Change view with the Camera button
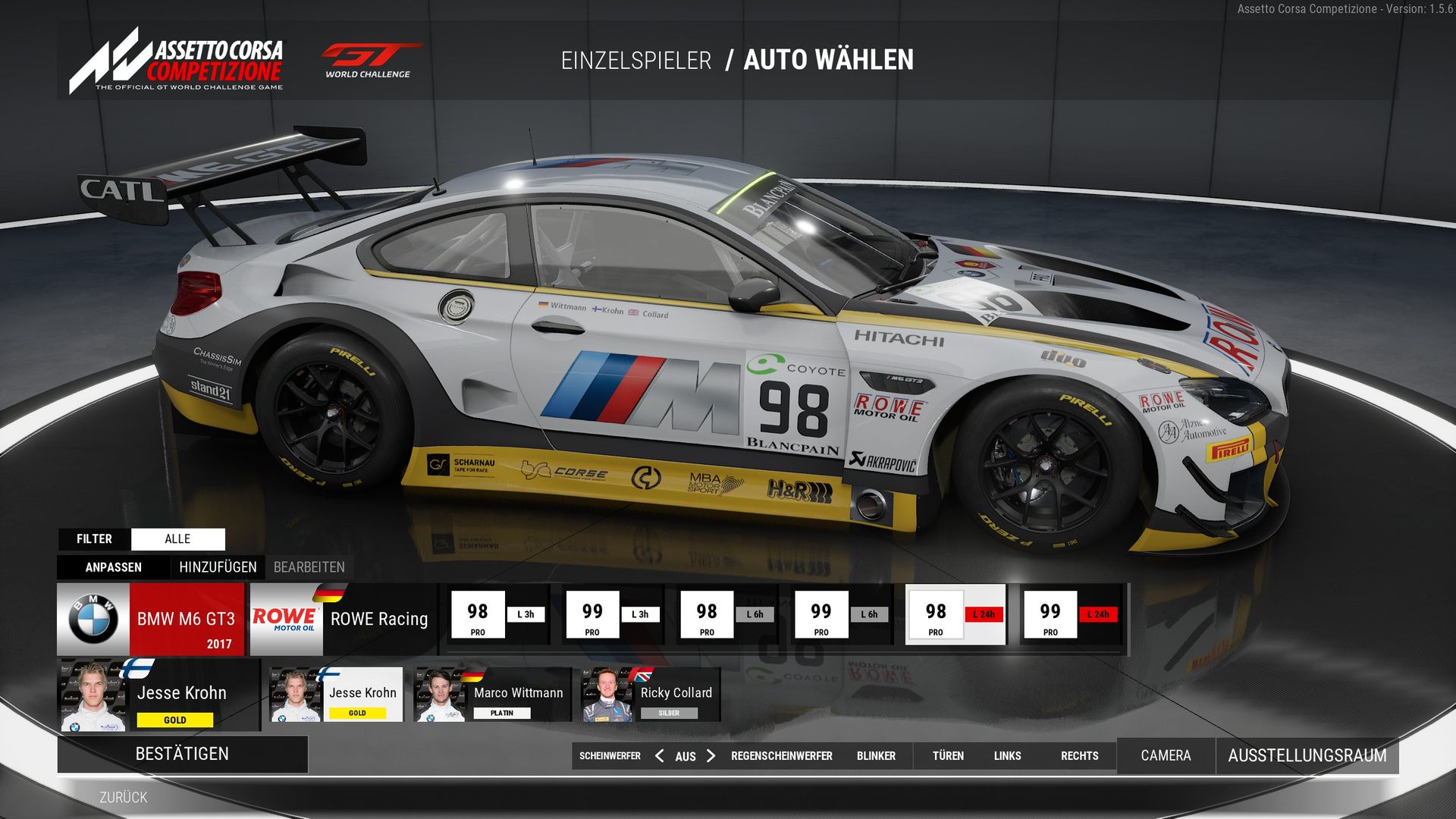Screen dimensions: 1456x819 click(x=1166, y=755)
